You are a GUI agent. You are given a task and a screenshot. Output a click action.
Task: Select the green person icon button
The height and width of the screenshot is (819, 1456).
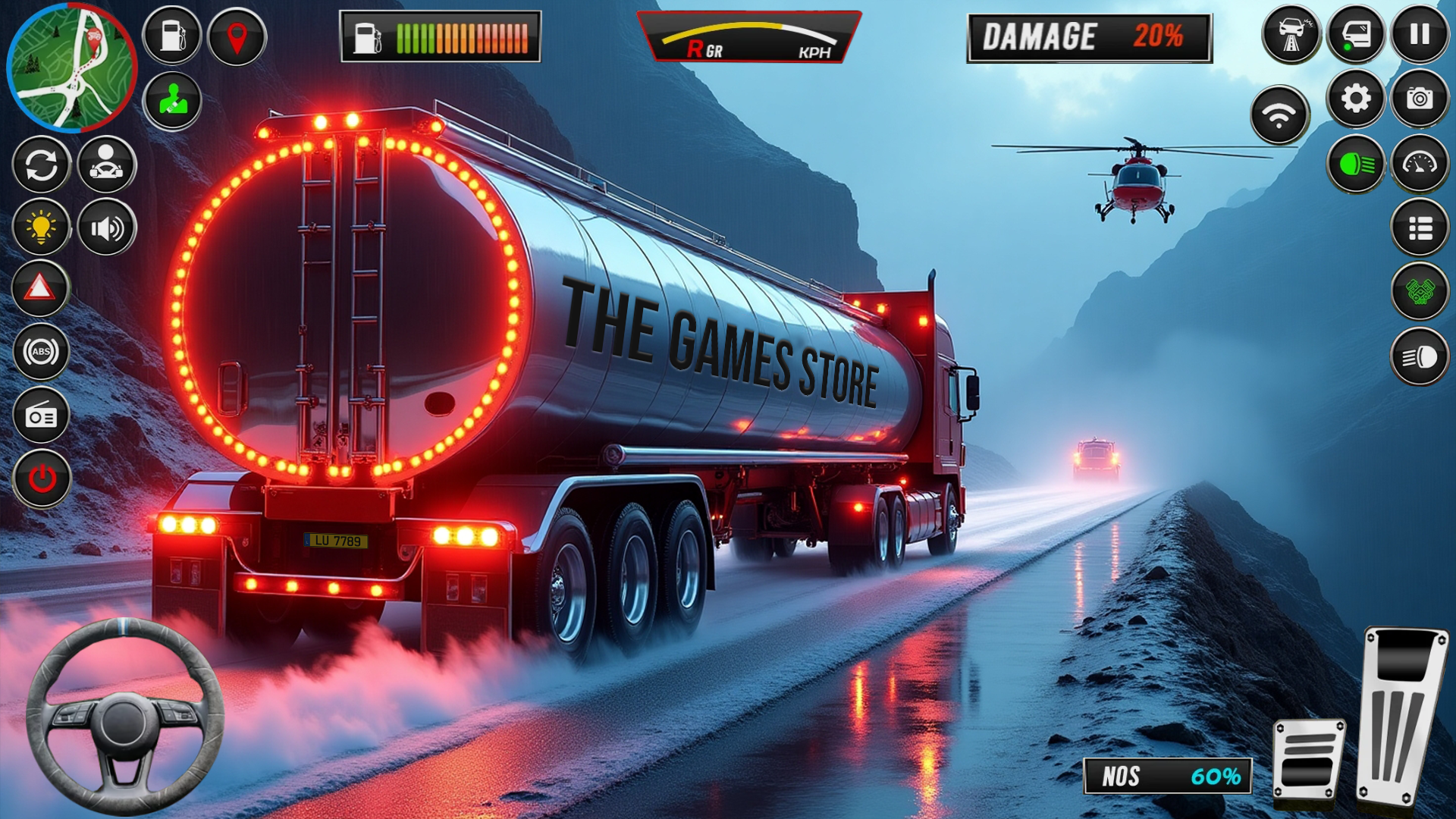[x=172, y=100]
